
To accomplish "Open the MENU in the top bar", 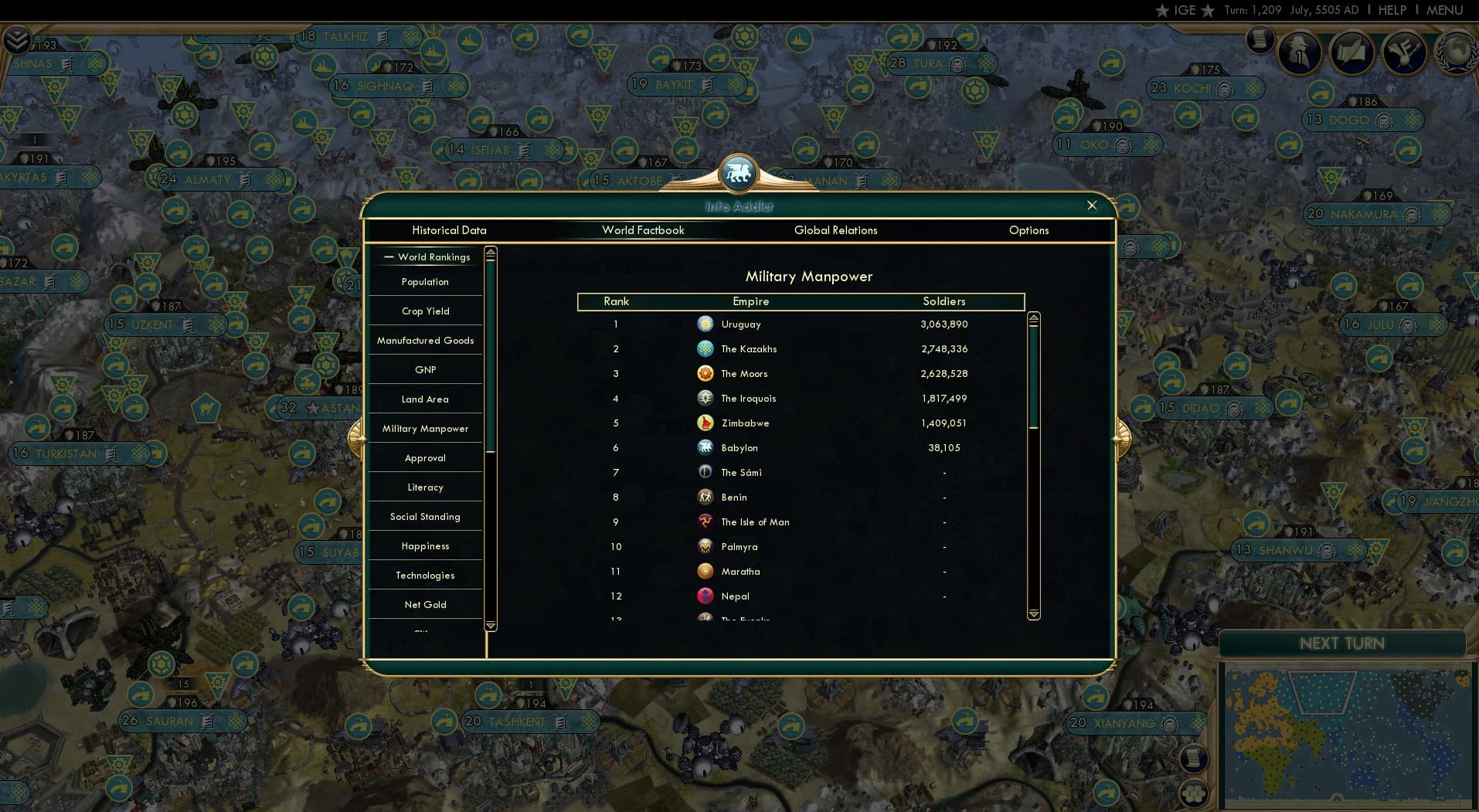I will pos(1446,10).
